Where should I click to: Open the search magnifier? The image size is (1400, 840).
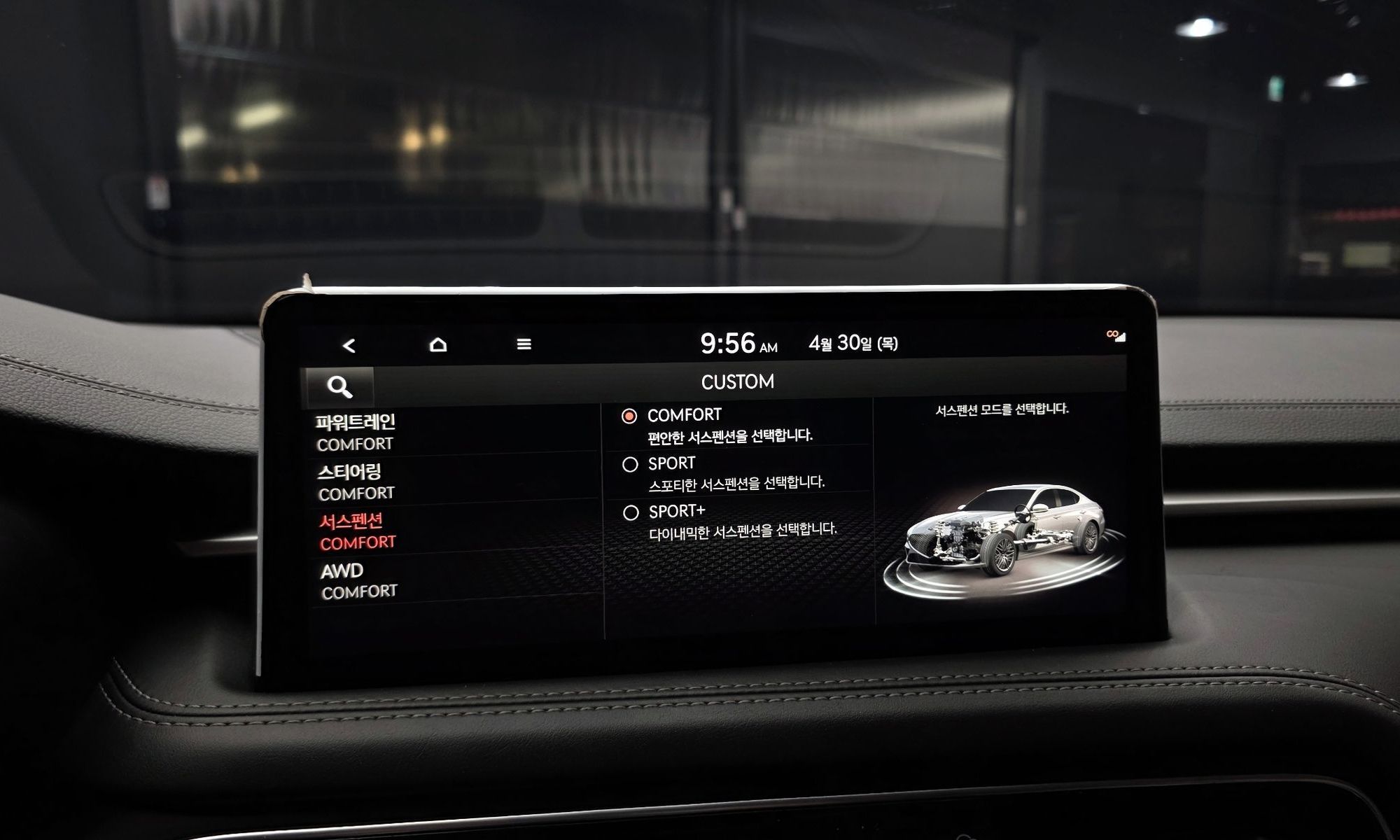pos(339,386)
